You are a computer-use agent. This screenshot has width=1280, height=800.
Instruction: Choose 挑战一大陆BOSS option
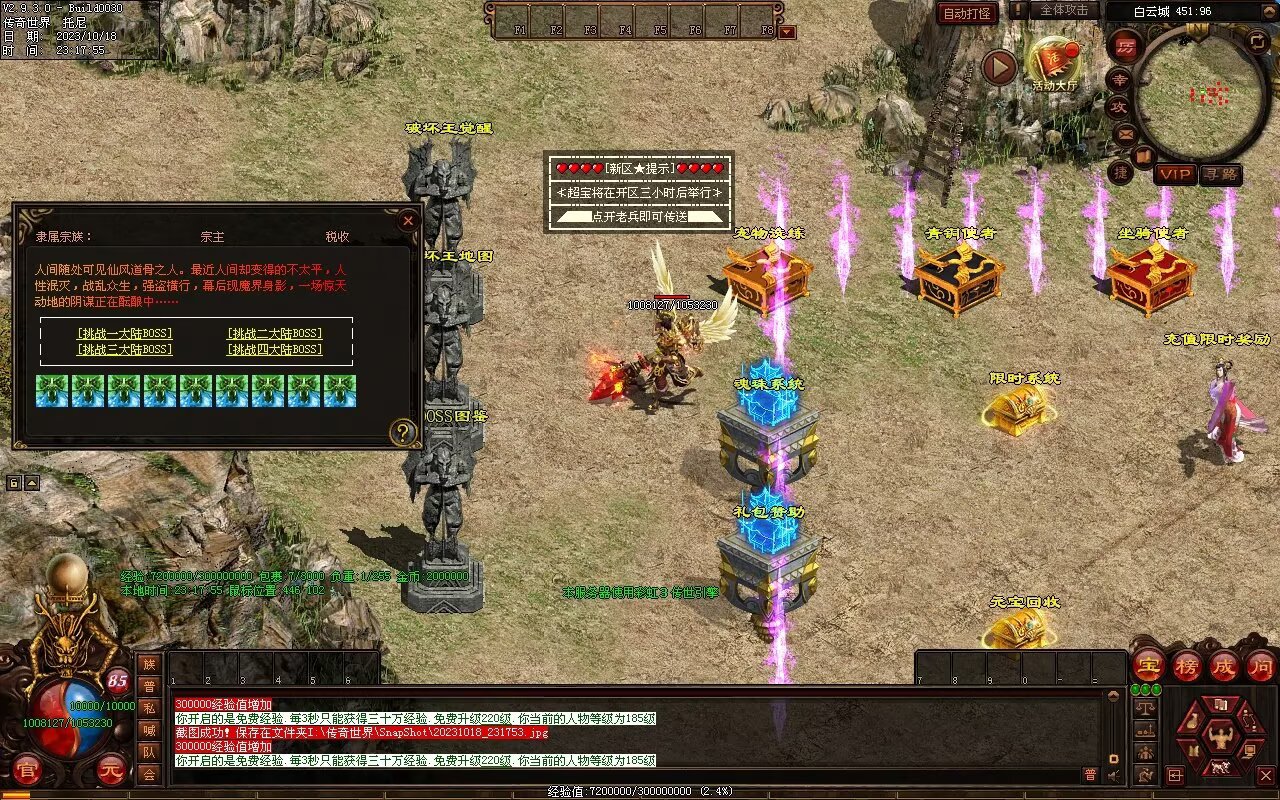[124, 333]
